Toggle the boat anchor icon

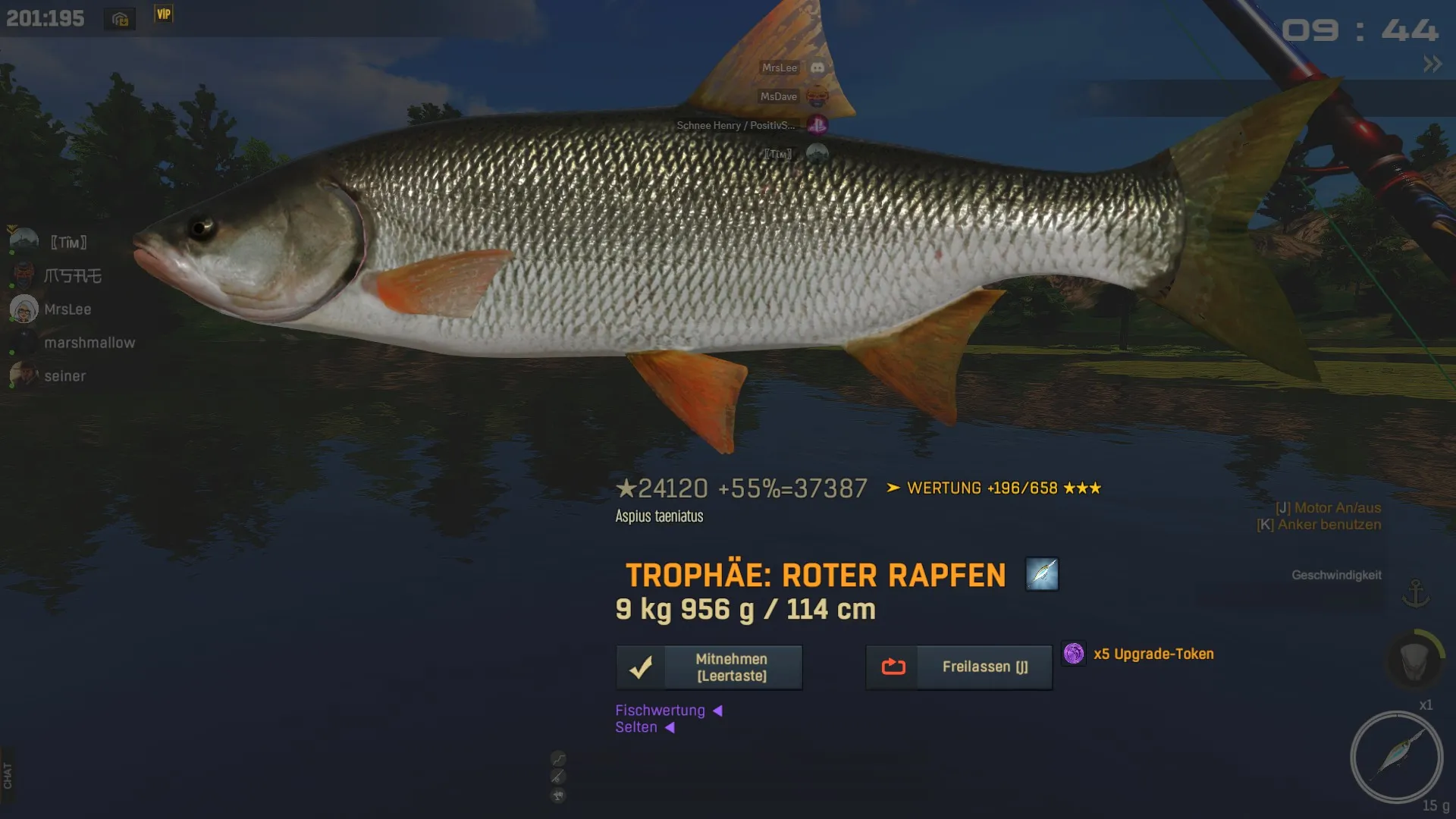(x=1415, y=593)
